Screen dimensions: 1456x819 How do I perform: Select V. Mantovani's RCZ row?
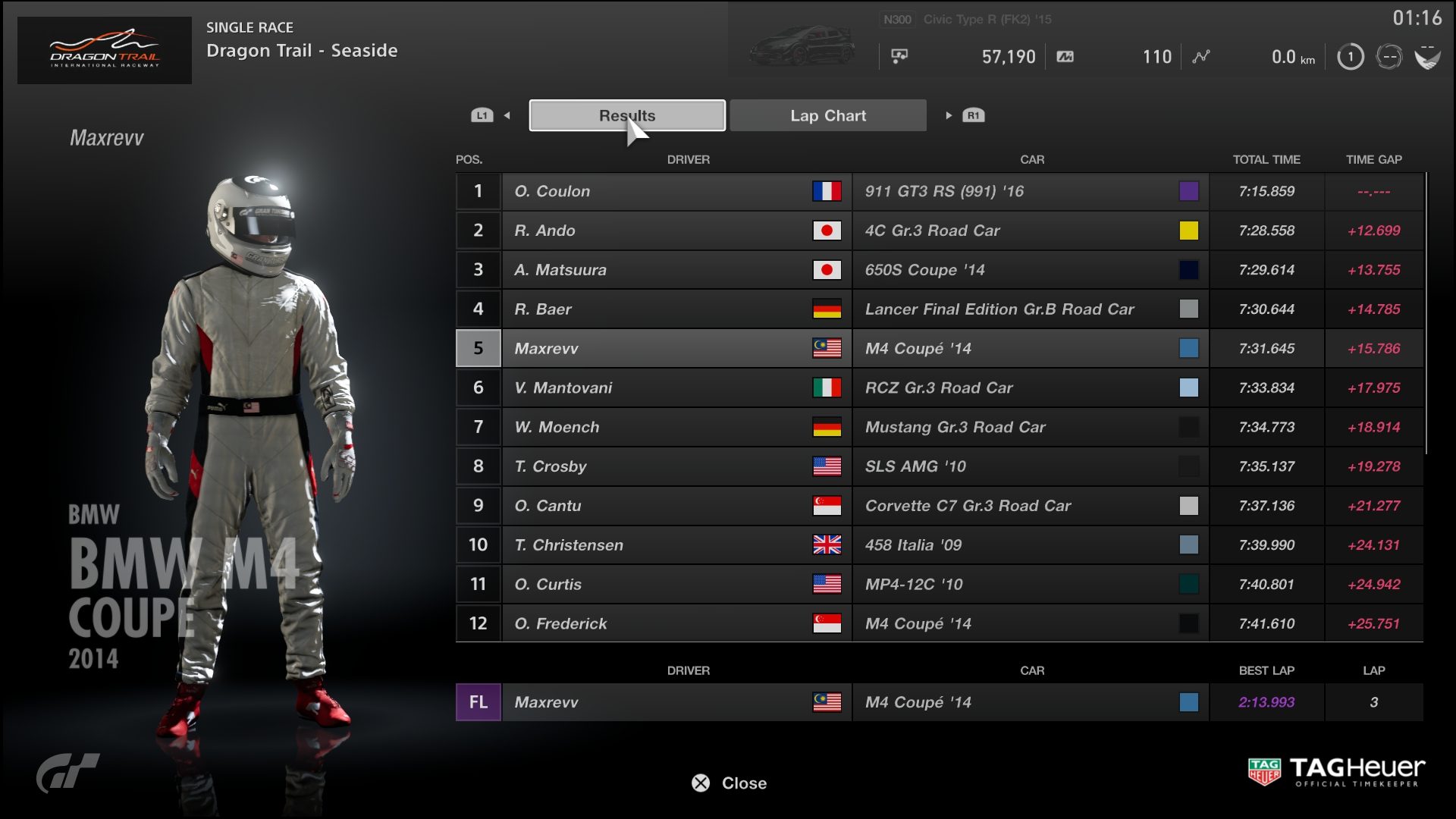click(939, 388)
